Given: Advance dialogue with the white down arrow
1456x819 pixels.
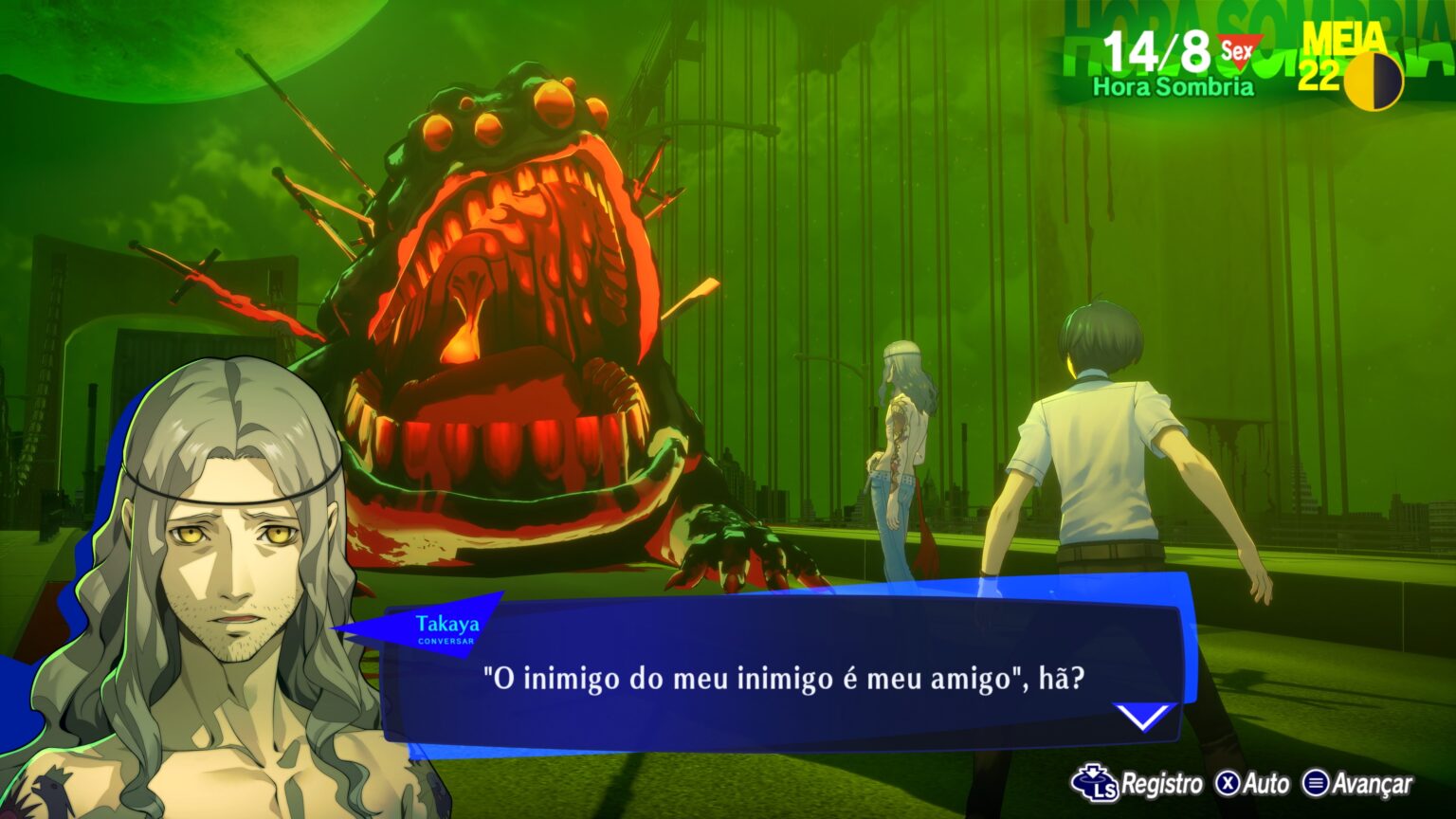Looking at the screenshot, I should click(x=1143, y=716).
